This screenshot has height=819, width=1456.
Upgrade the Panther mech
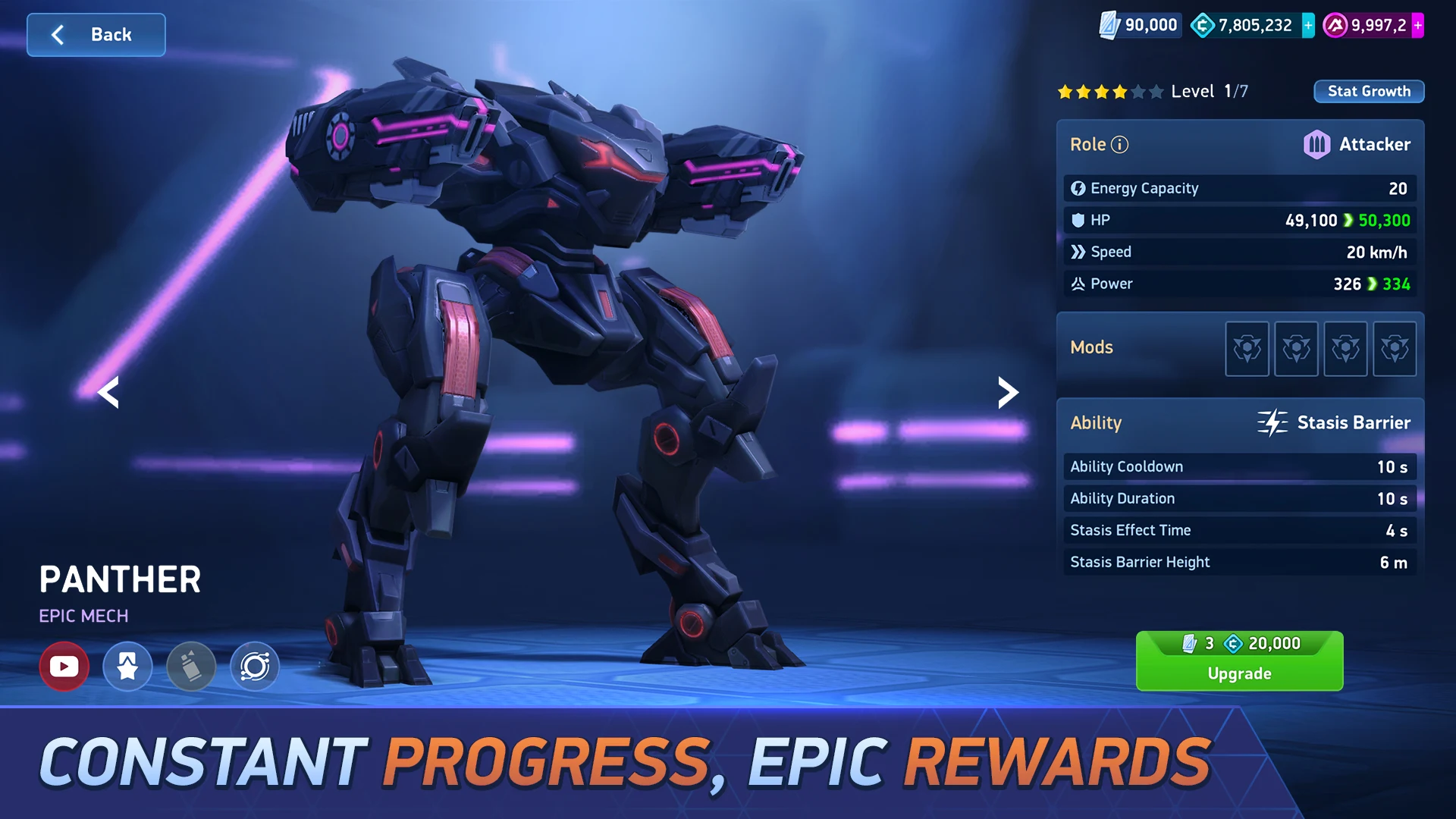tap(1239, 661)
